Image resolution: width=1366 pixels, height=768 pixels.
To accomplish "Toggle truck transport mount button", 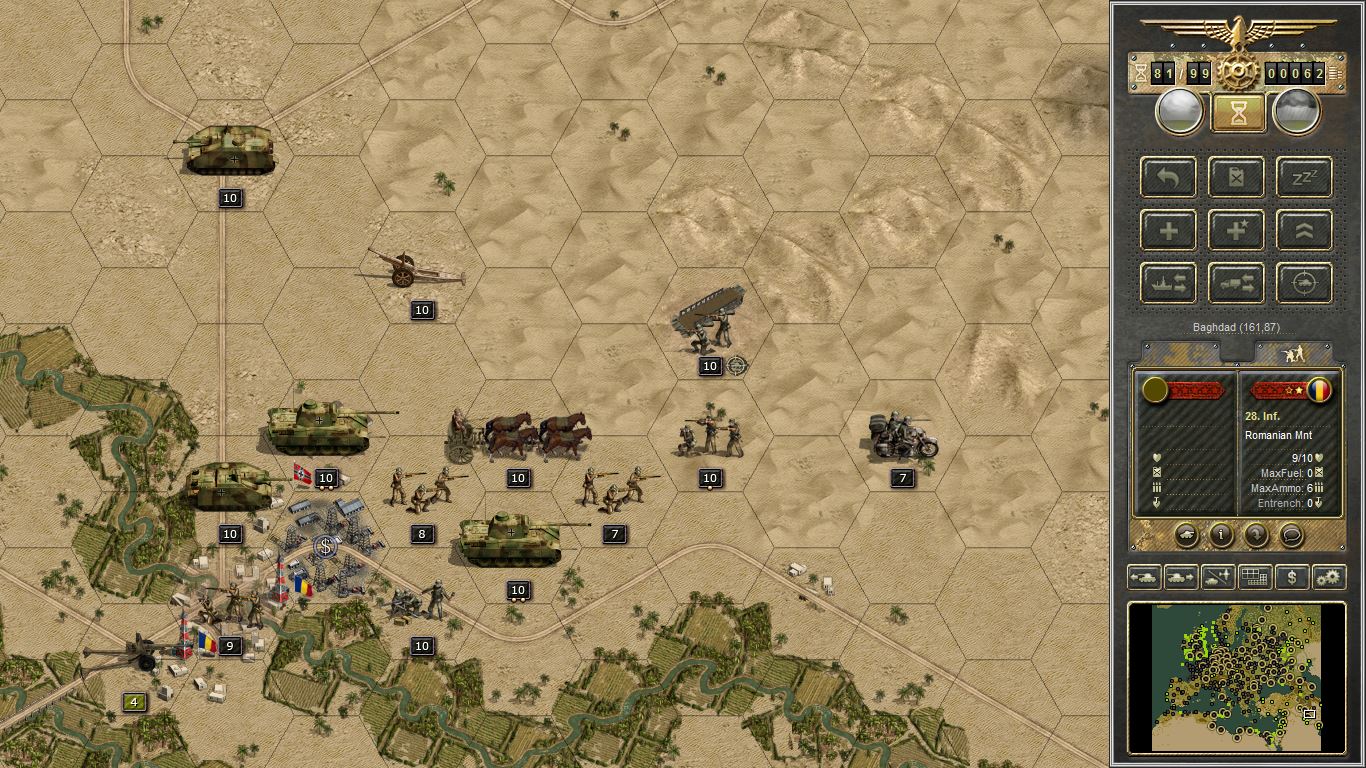I will click(1236, 284).
